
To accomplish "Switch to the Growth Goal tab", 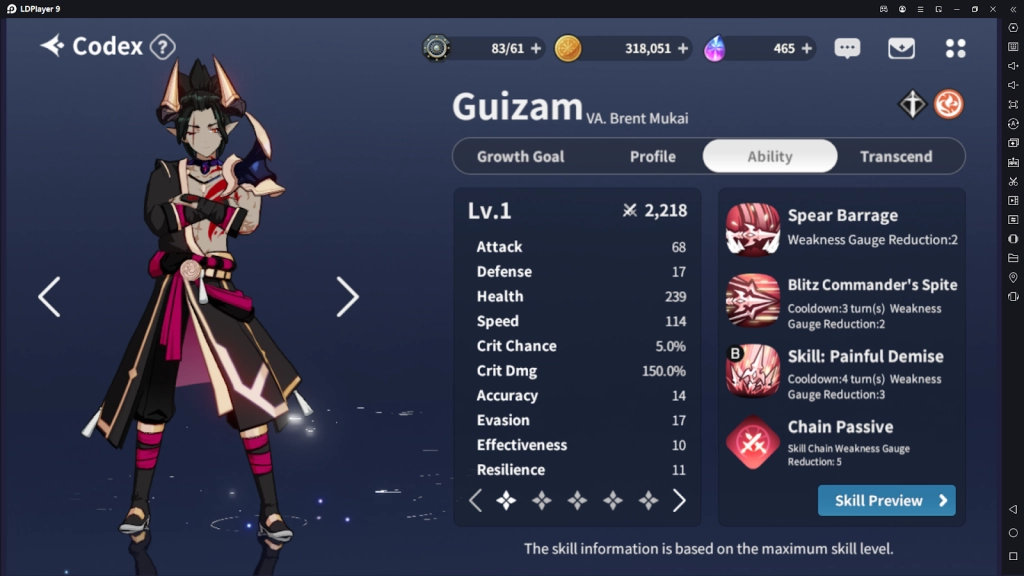I will 520,156.
